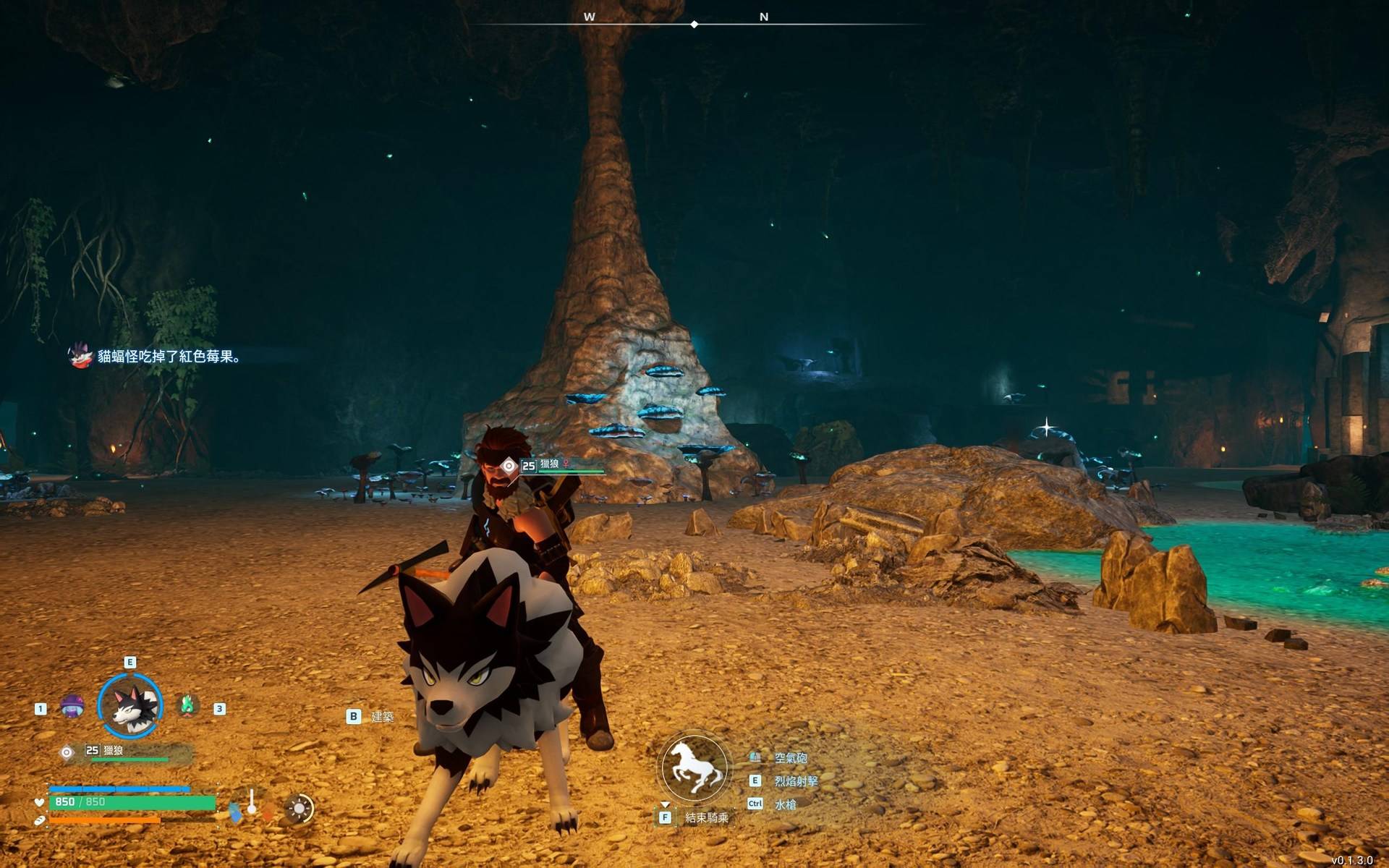
Task: Use the 水槍 skill
Action: 785,804
